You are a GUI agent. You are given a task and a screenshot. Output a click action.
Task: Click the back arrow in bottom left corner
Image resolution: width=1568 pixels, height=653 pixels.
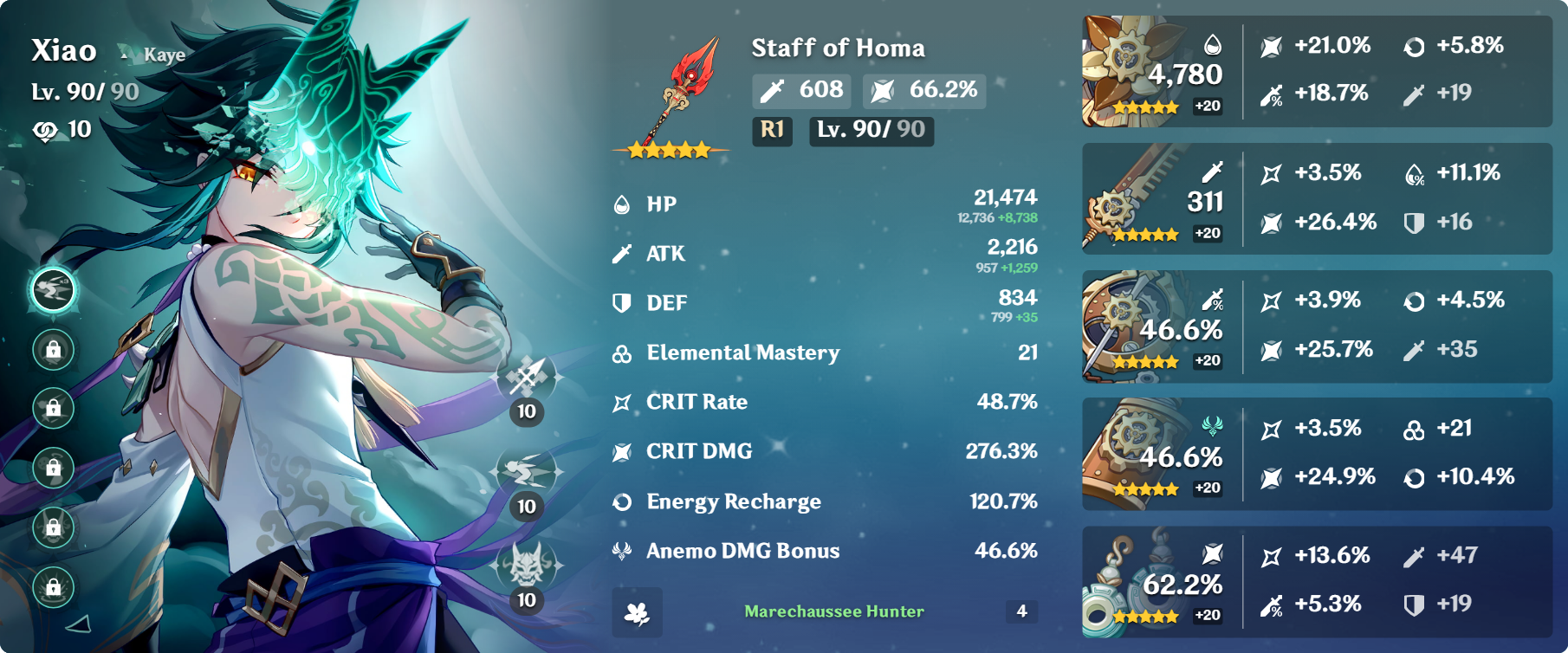pos(80,623)
